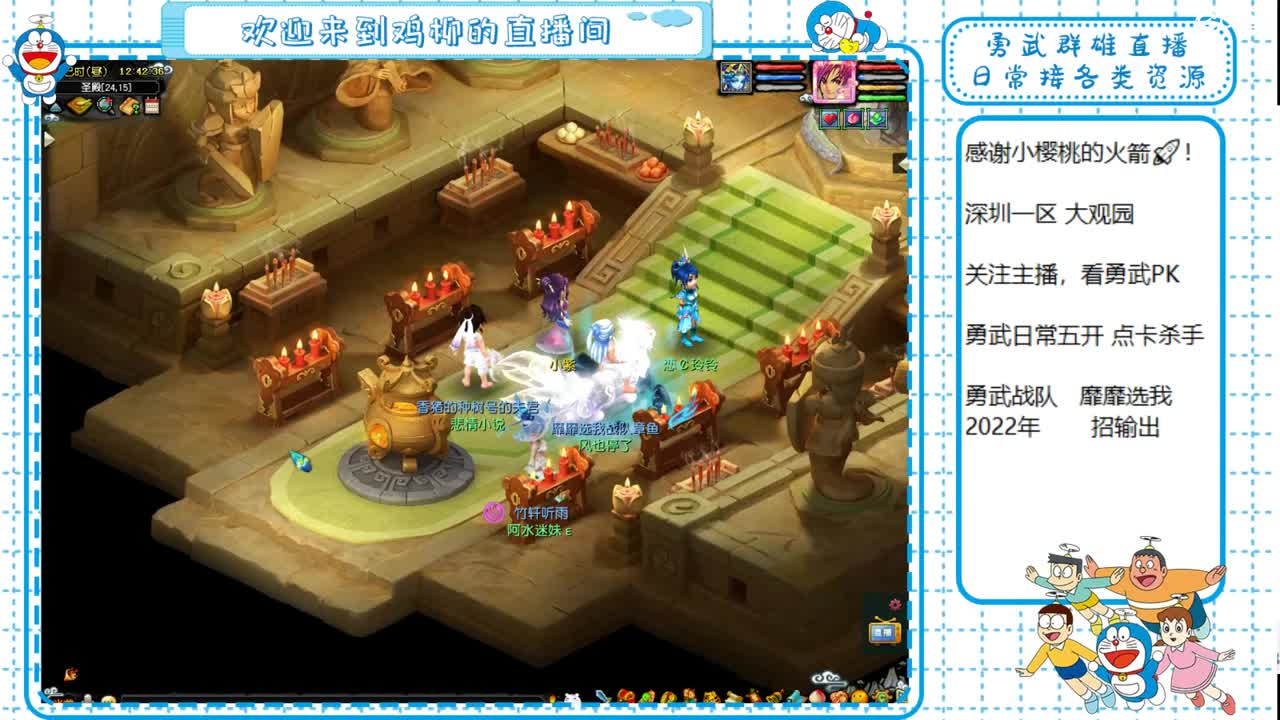Screen dimensions: 1280x720
Task: Use the pink potion quick-use slot
Action: (853, 119)
